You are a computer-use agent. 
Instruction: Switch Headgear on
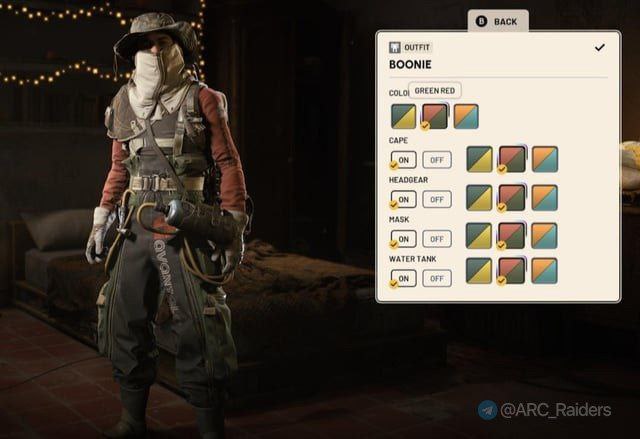pyautogui.click(x=403, y=199)
